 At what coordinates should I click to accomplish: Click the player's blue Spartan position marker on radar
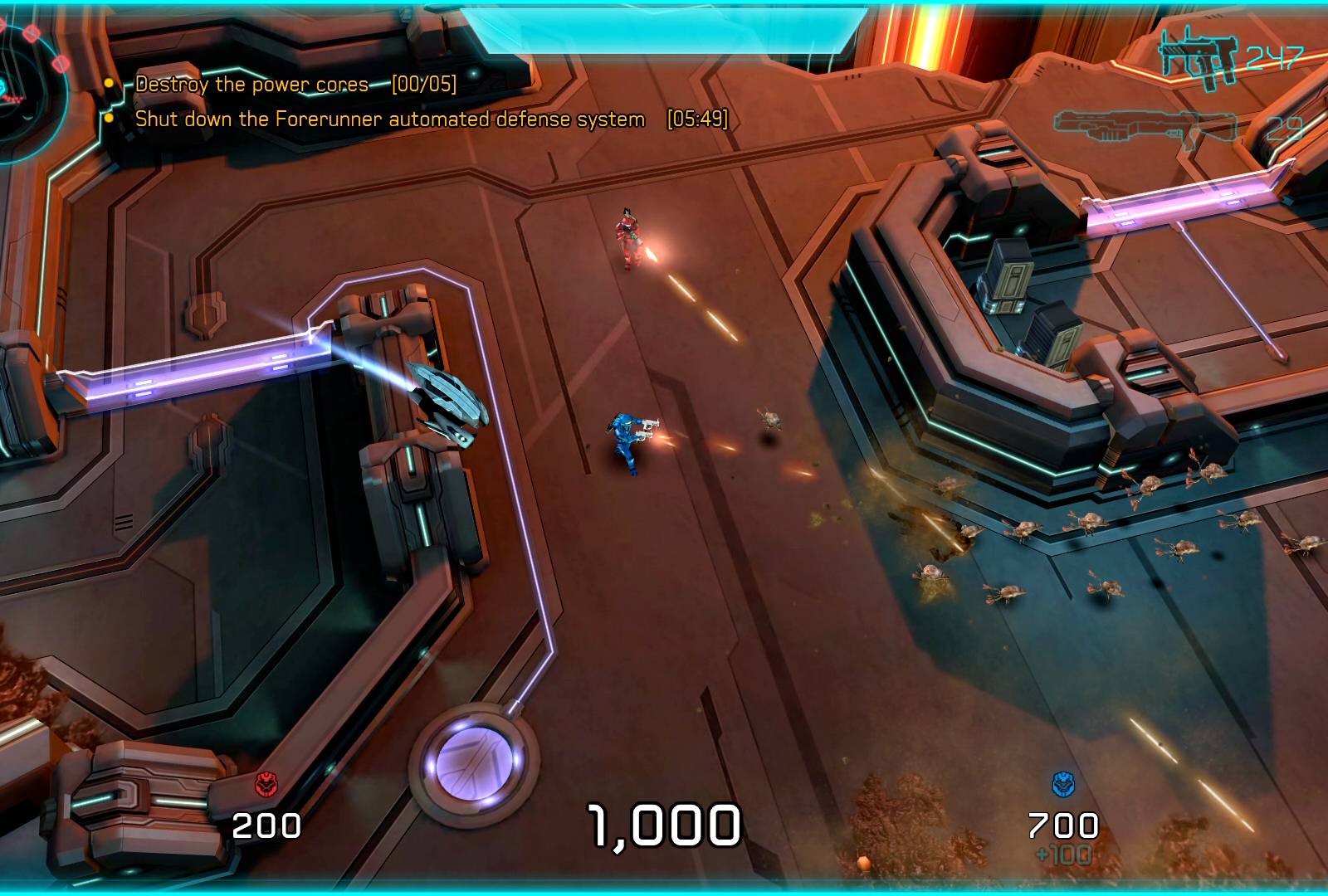(x=3, y=85)
